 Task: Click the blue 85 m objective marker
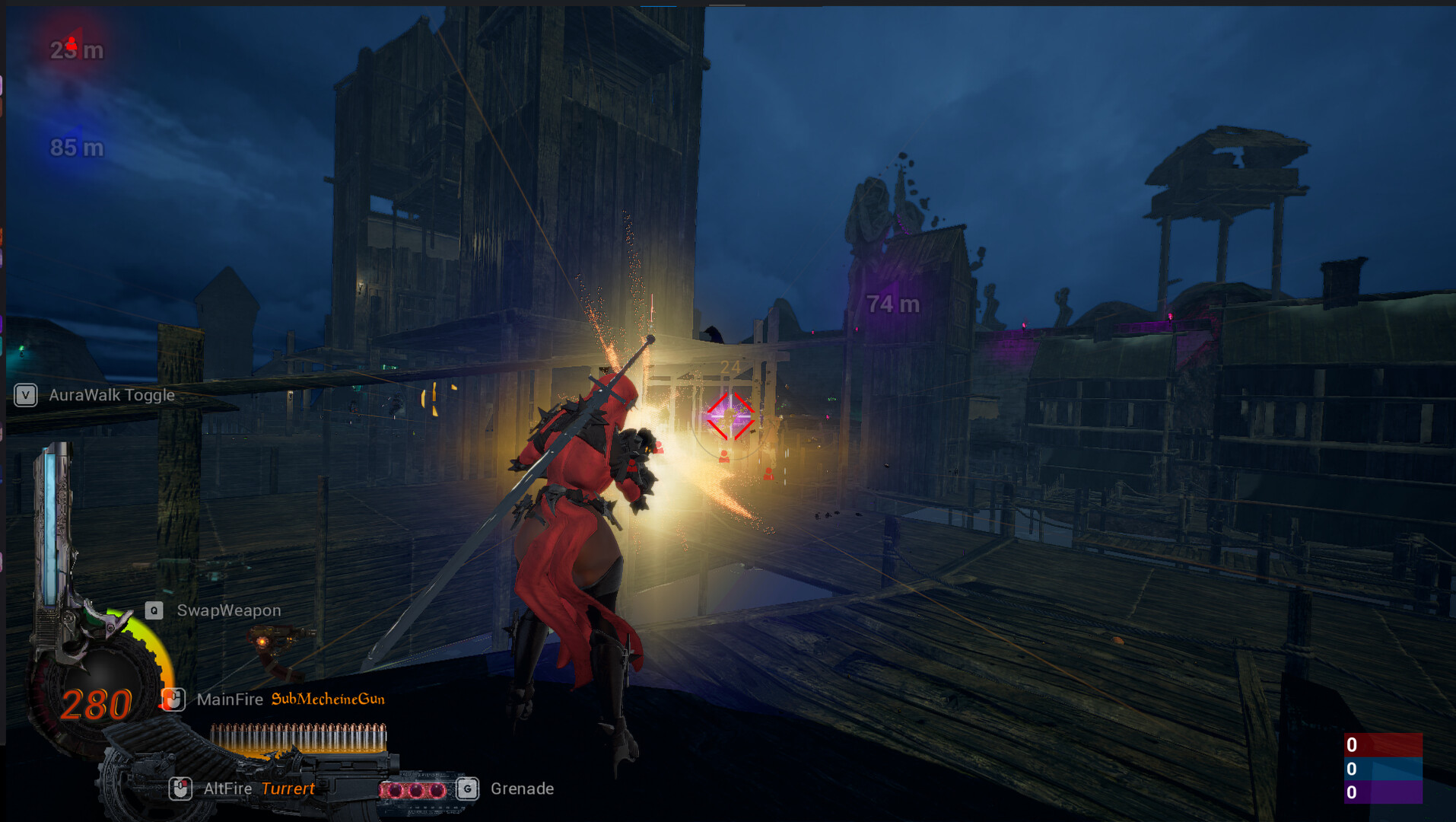(76, 148)
